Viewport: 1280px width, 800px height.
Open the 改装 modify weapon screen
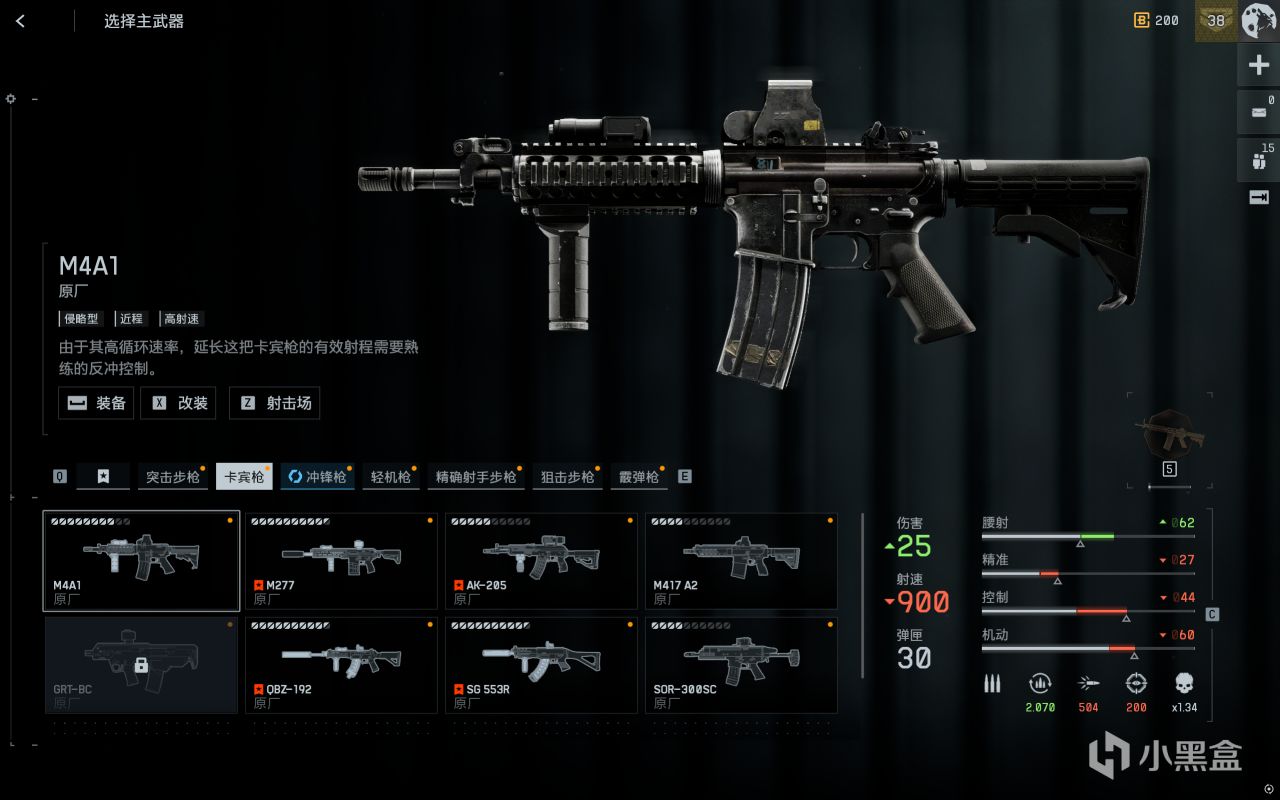(x=180, y=403)
